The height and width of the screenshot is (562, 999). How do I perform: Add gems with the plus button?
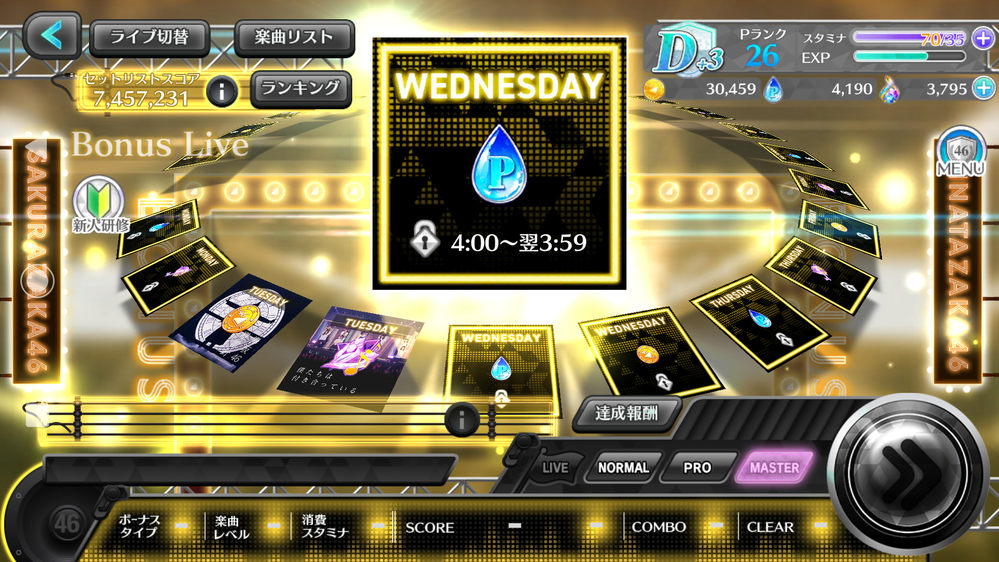click(984, 88)
